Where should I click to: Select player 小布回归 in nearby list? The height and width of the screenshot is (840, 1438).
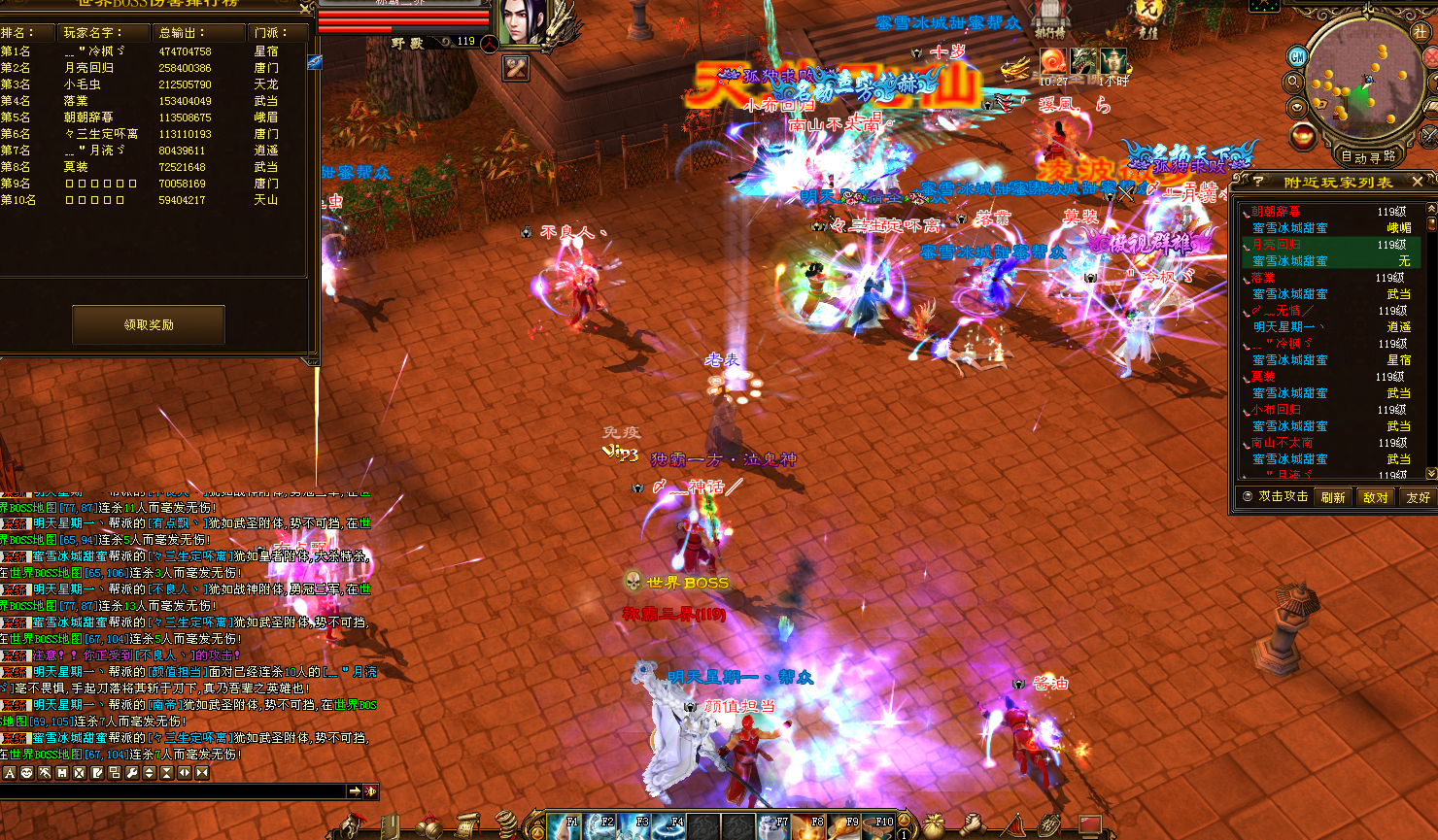1277,410
